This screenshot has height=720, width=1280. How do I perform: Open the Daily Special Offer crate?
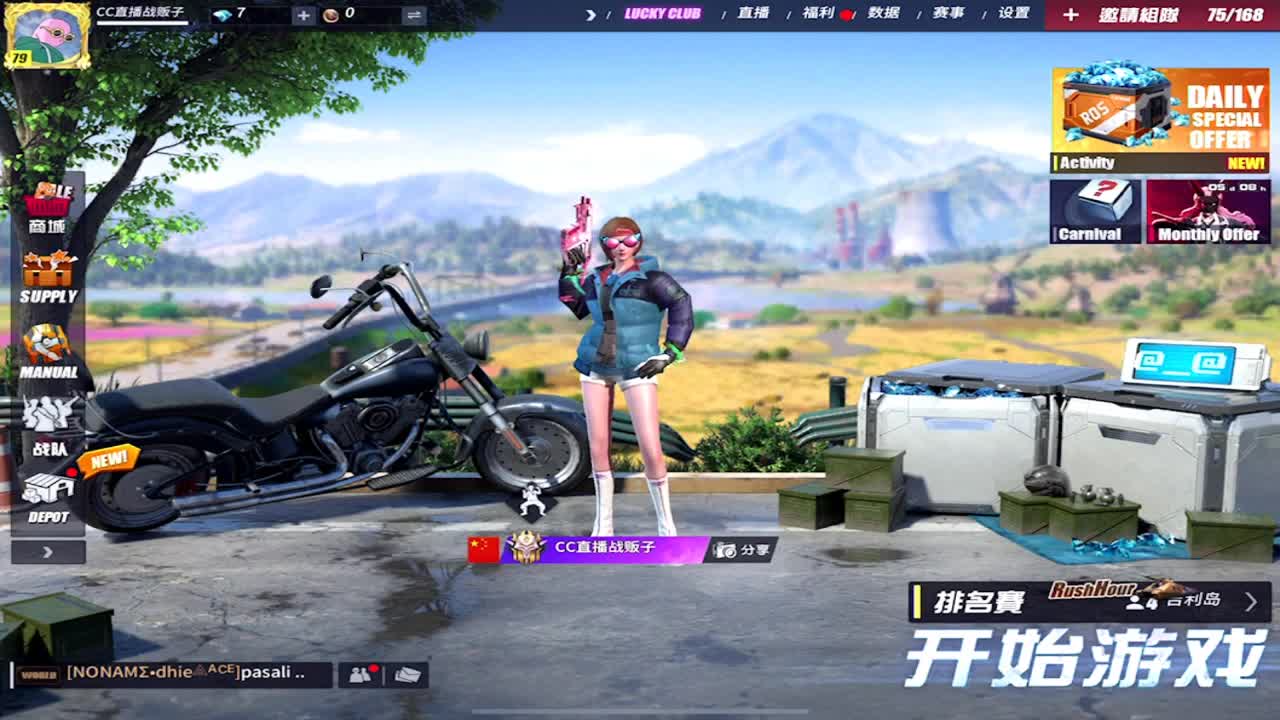click(x=1160, y=113)
